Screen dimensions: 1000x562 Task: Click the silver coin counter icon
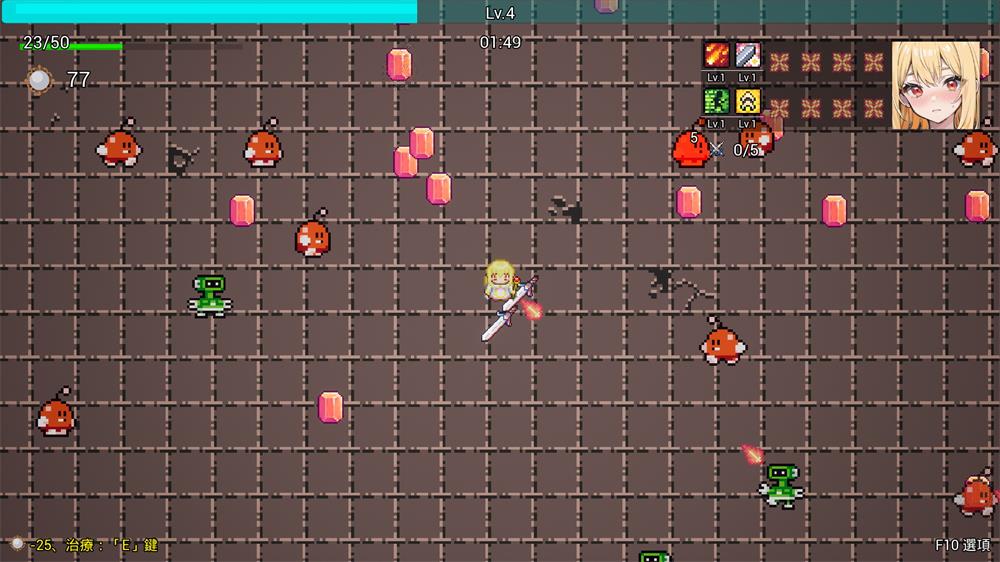(x=40, y=80)
